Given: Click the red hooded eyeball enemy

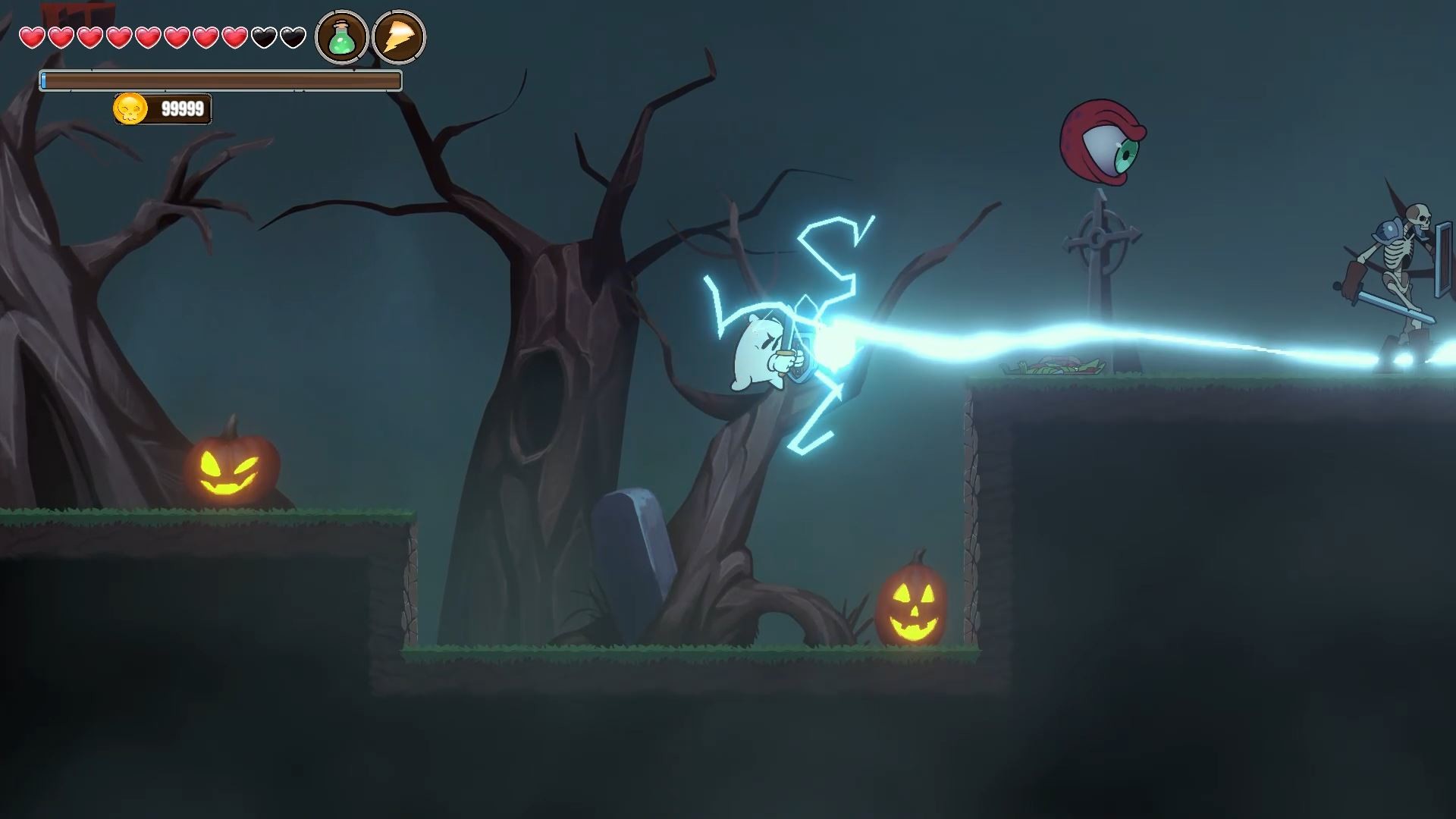Looking at the screenshot, I should coord(1103,140).
